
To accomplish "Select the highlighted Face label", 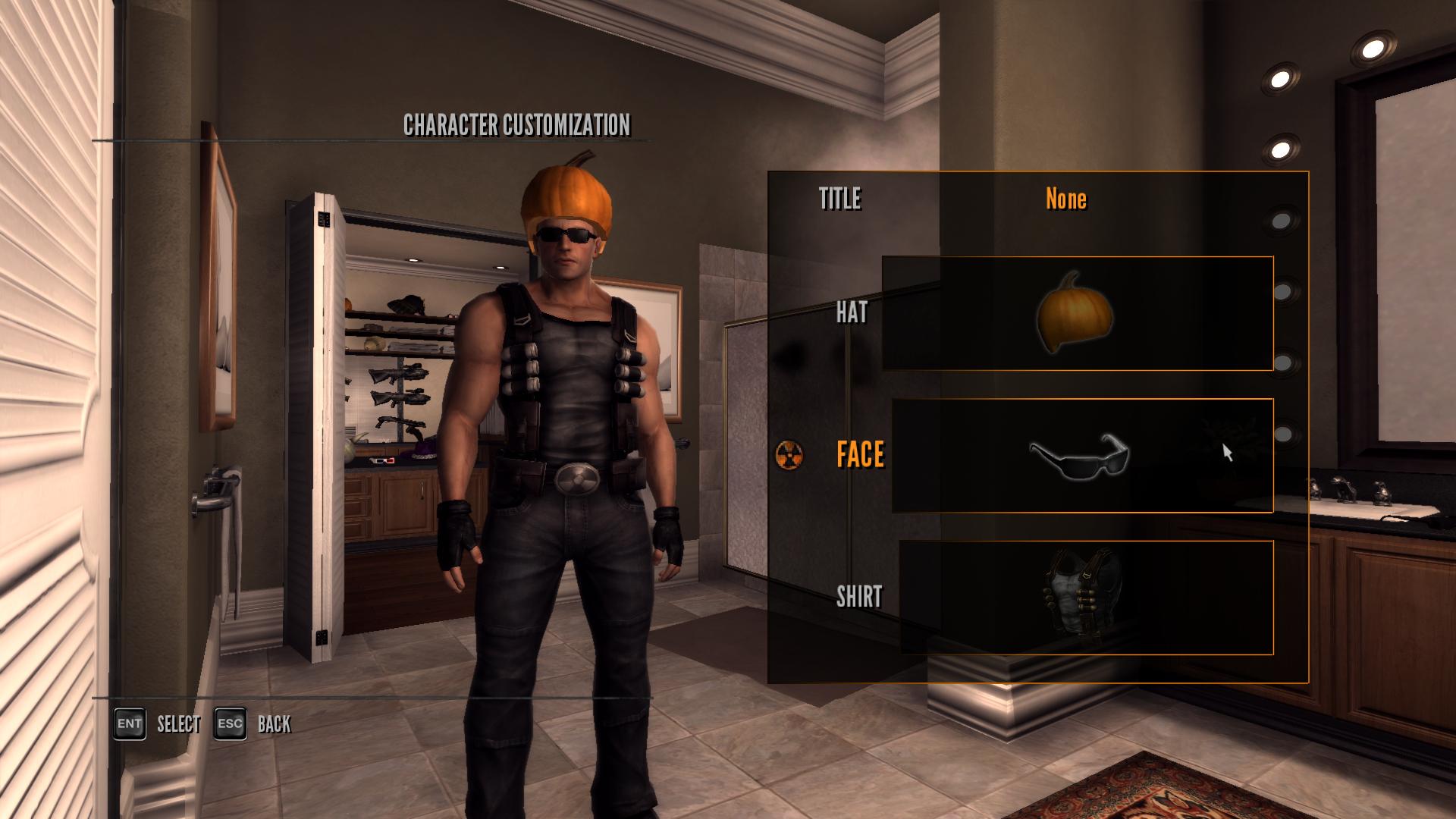I will tap(860, 455).
